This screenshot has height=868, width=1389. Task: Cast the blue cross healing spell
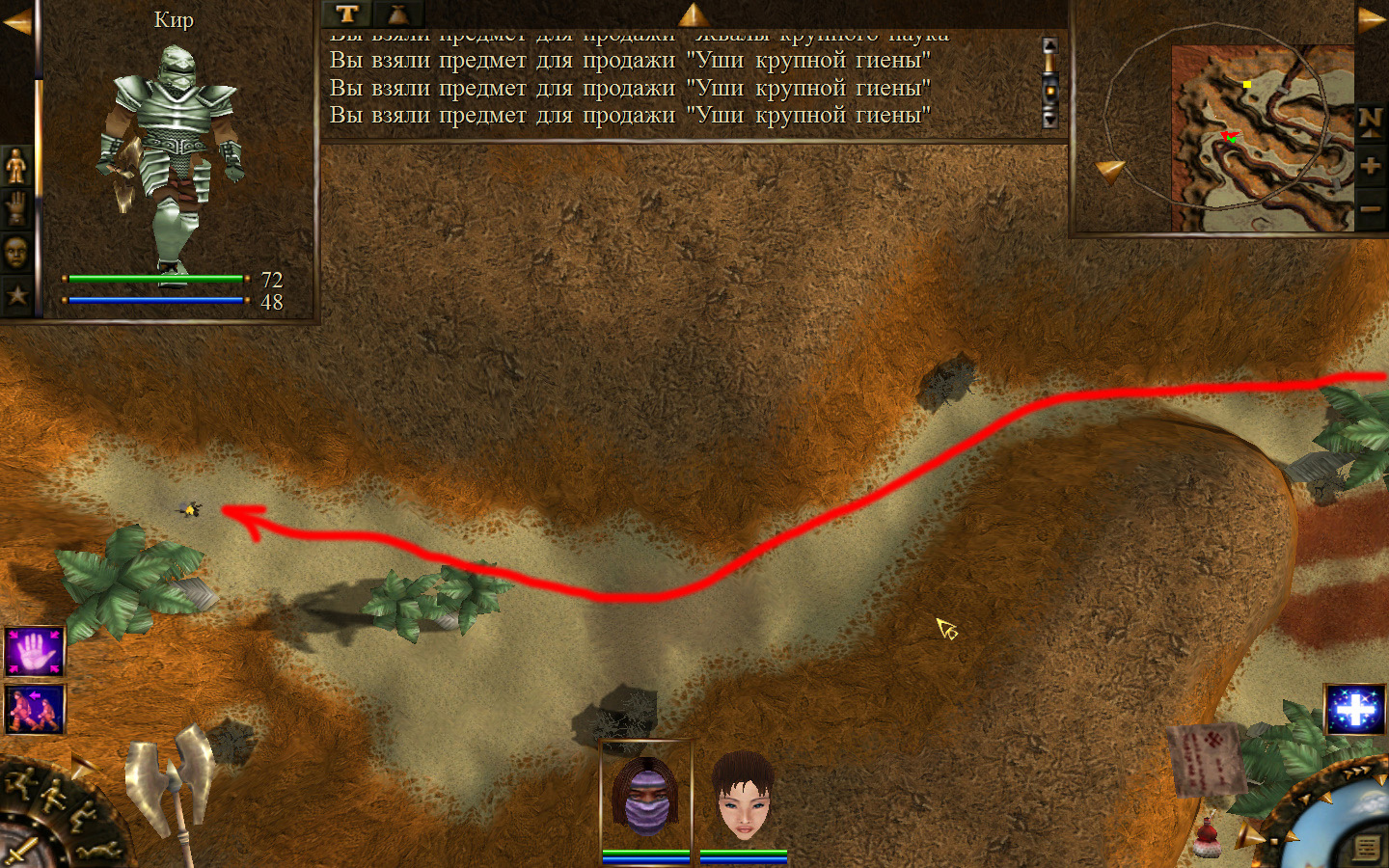click(x=1355, y=710)
